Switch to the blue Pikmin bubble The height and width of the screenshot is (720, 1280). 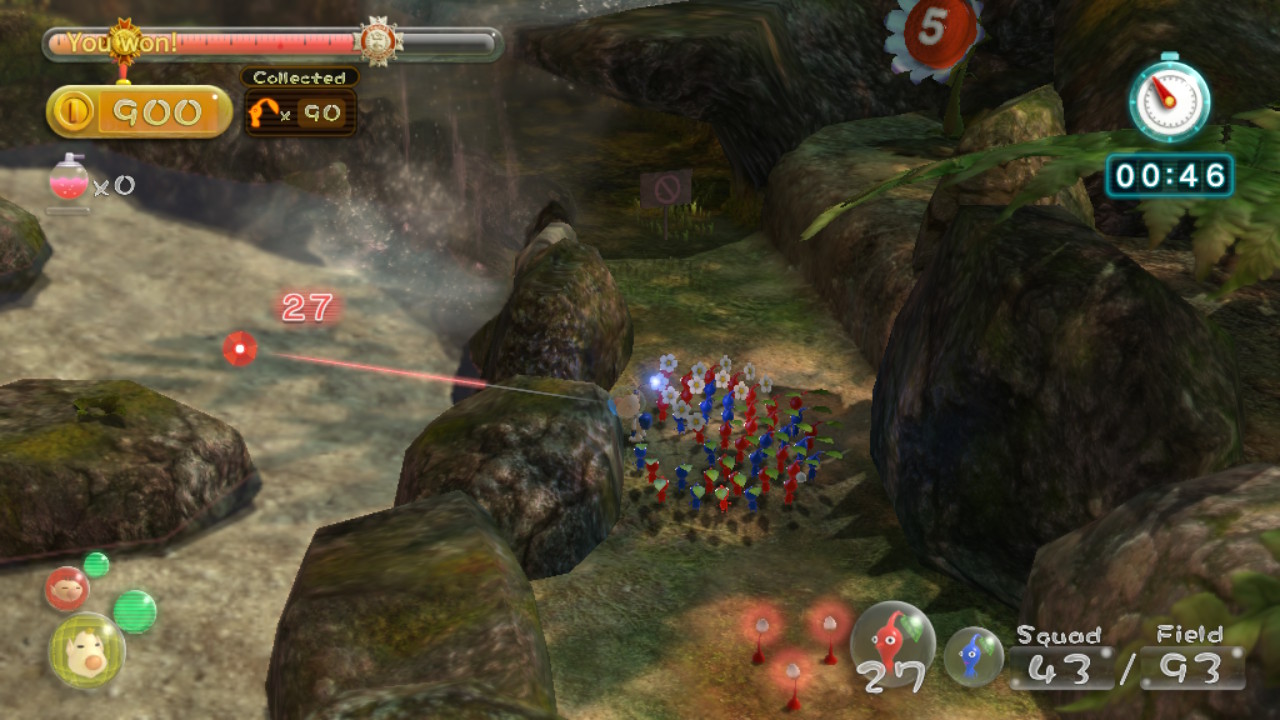973,656
